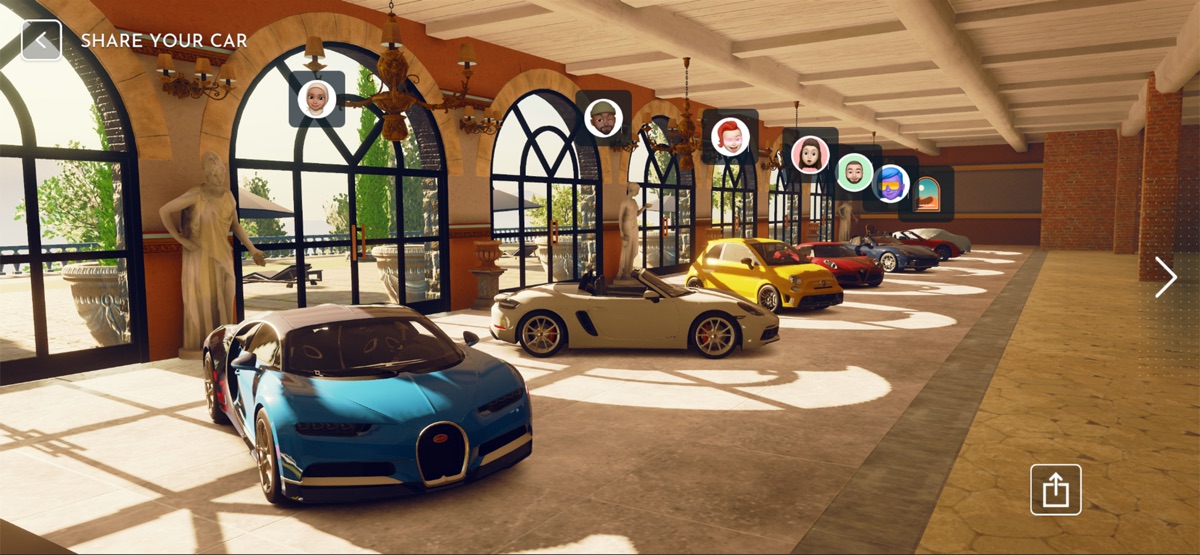Select the long brown-haired avatar
Screen dimensions: 1200x555
[810, 155]
